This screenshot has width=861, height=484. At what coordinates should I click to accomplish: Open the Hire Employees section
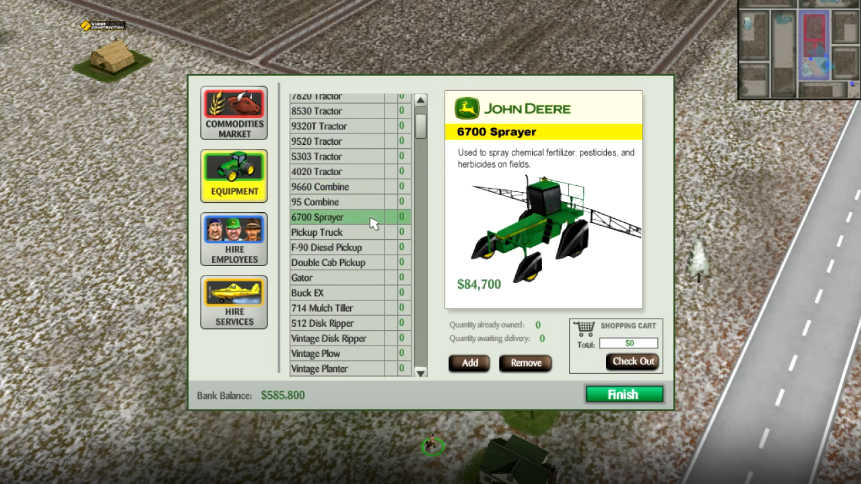click(234, 239)
